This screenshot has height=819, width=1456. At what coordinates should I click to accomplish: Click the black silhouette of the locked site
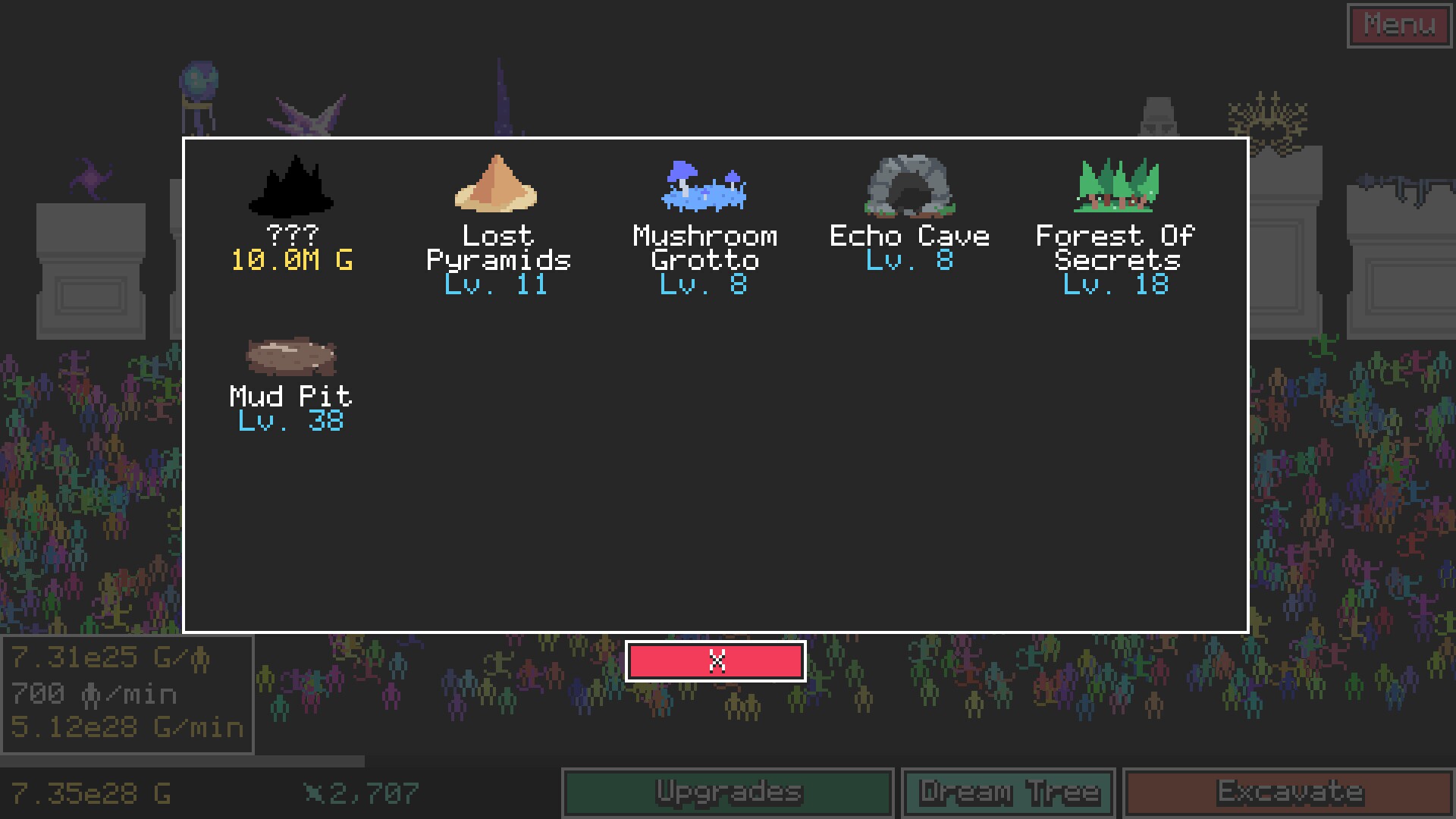[x=292, y=186]
